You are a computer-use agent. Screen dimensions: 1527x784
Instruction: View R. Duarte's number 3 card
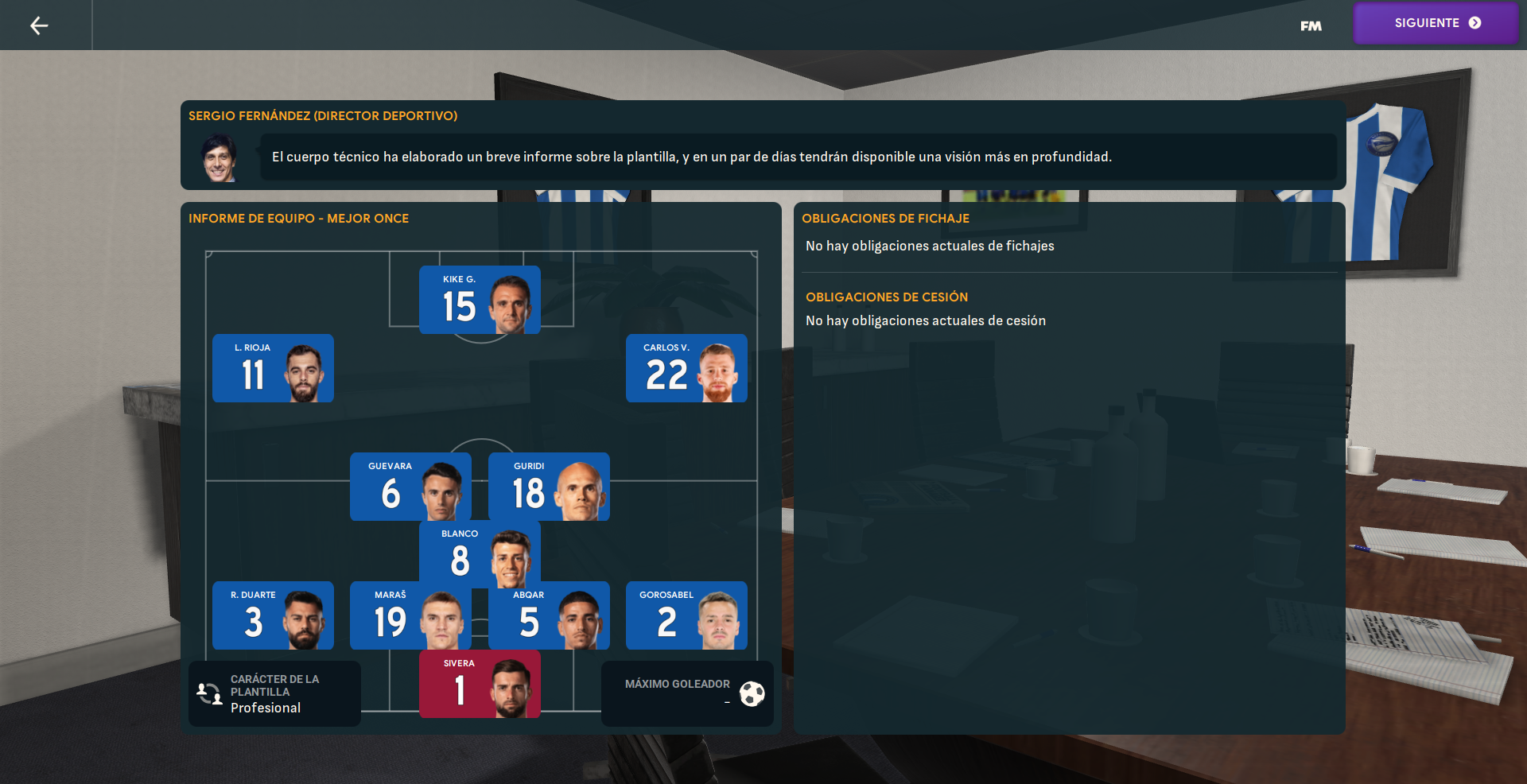tap(273, 615)
